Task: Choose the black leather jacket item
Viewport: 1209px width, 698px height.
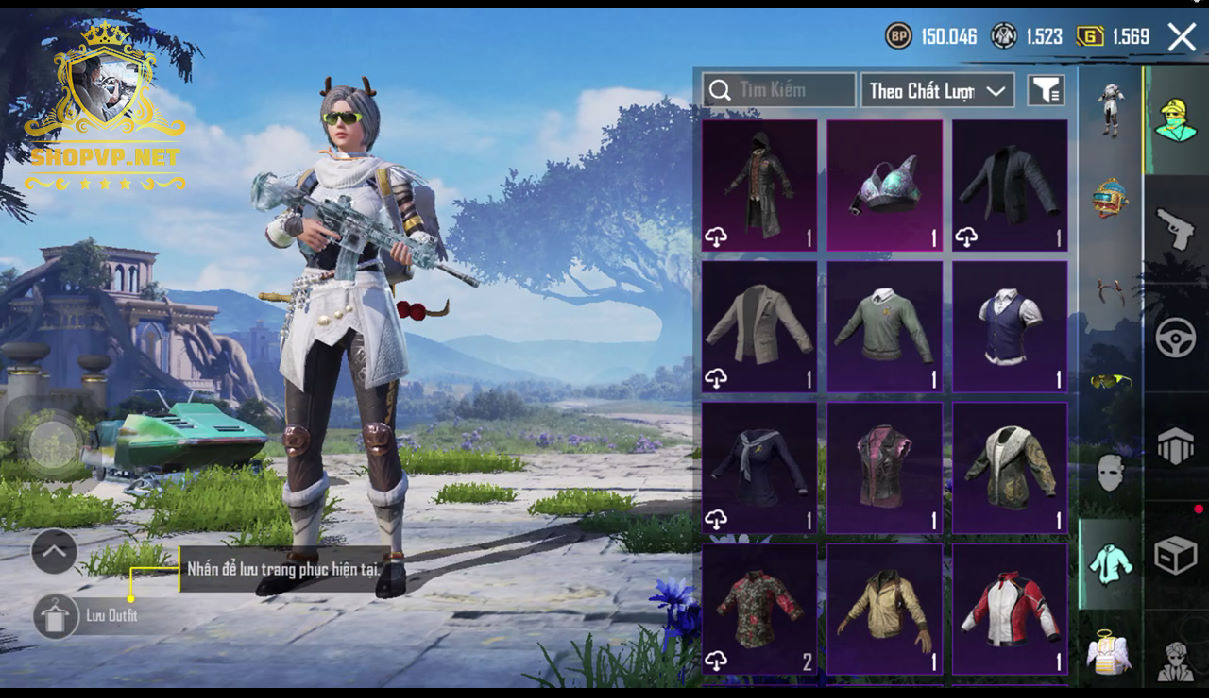Action: [x=1009, y=185]
